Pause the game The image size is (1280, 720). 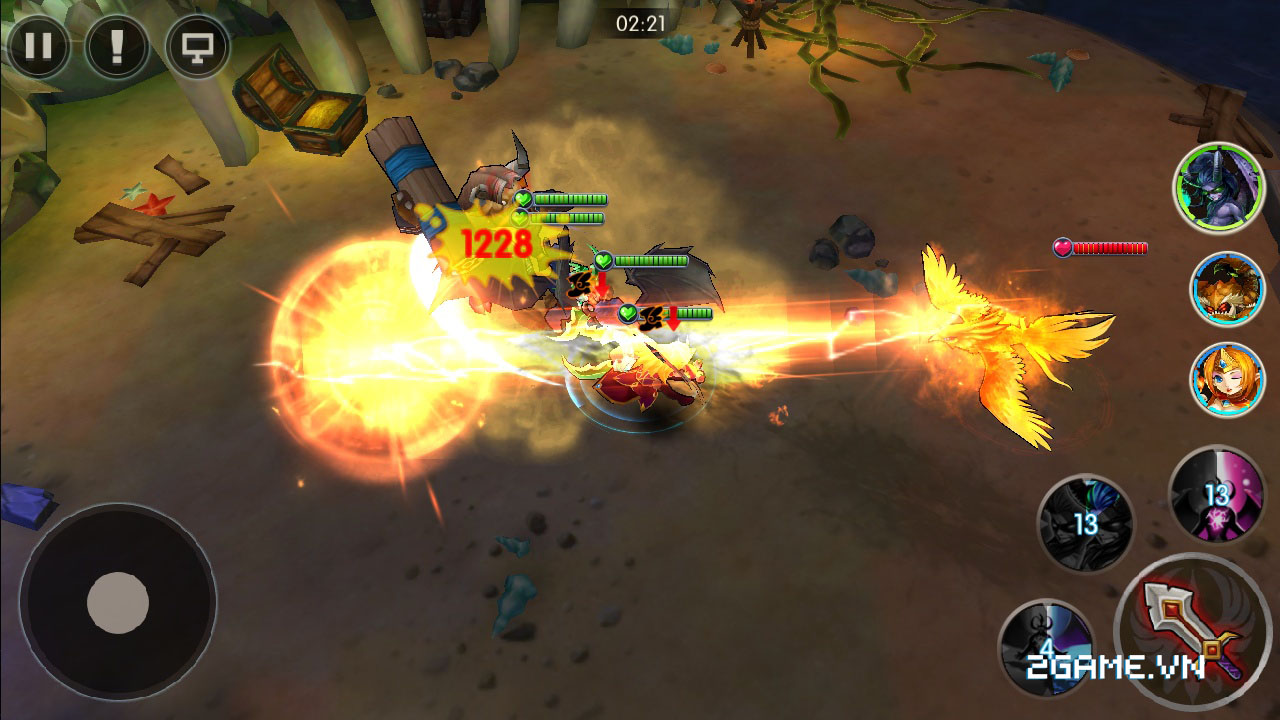pyautogui.click(x=40, y=46)
